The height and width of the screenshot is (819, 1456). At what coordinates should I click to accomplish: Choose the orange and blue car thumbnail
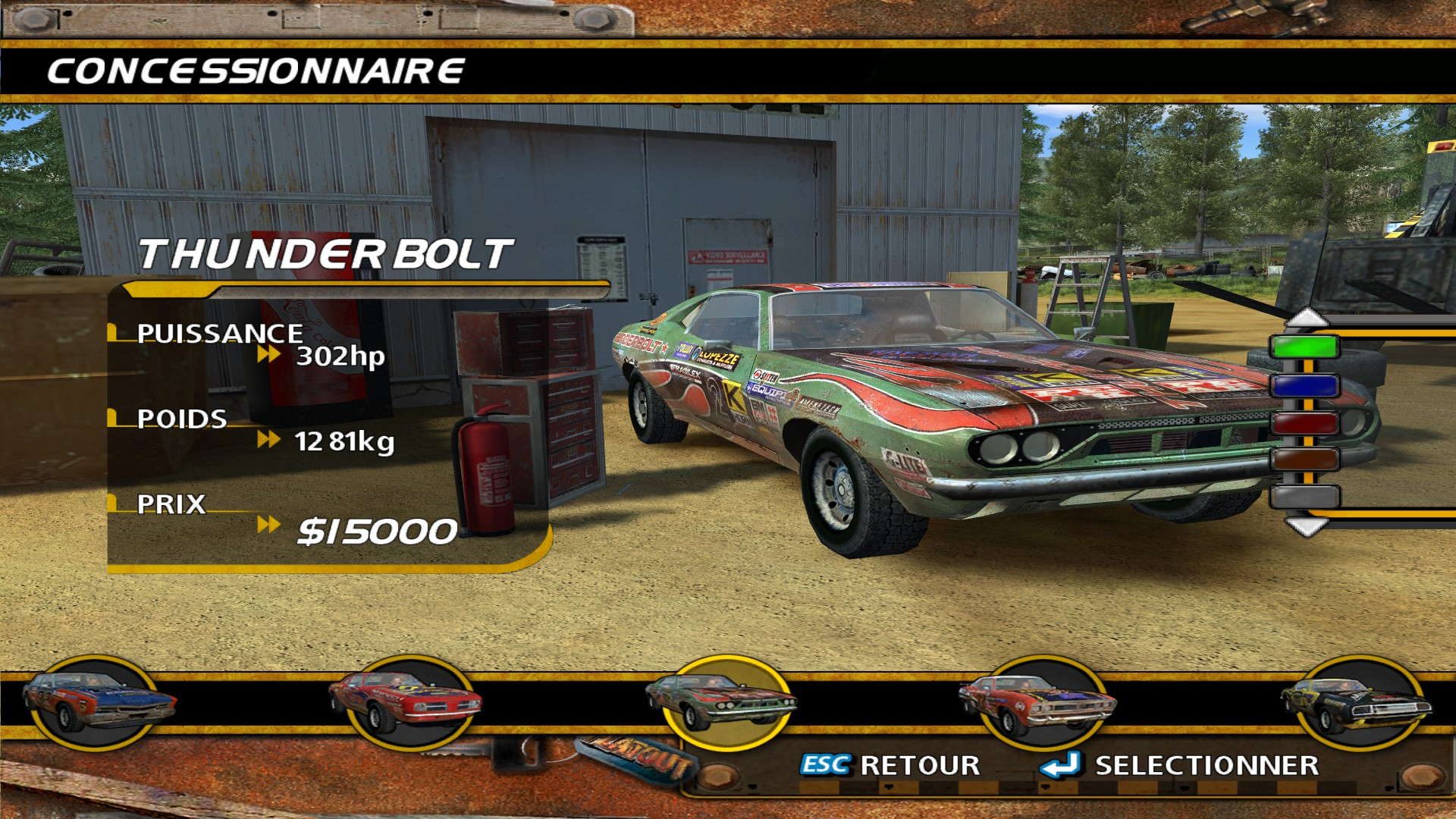click(x=98, y=701)
